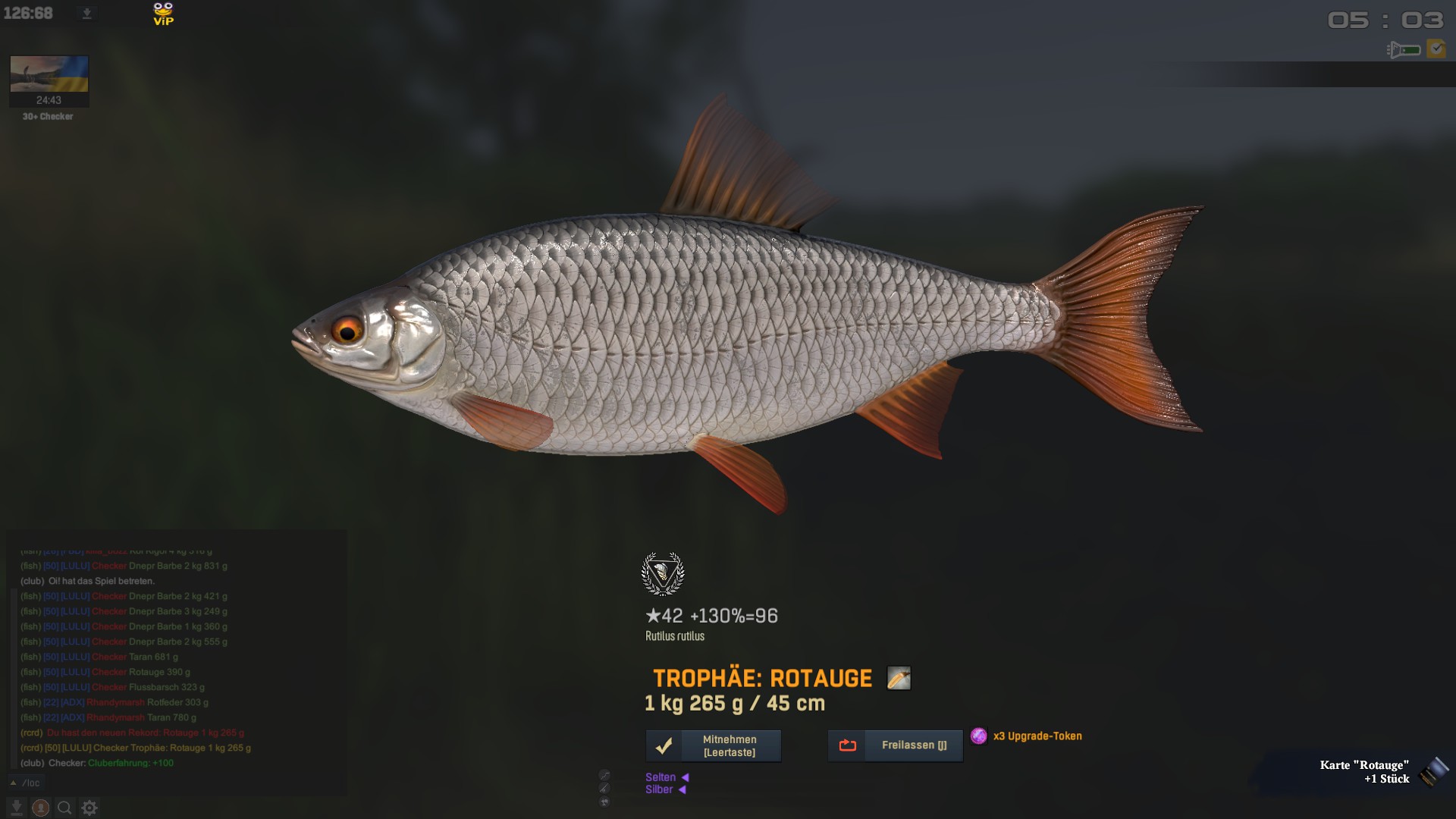Release the fish with Freilassen
The width and height of the screenshot is (1456, 819).
(x=895, y=745)
